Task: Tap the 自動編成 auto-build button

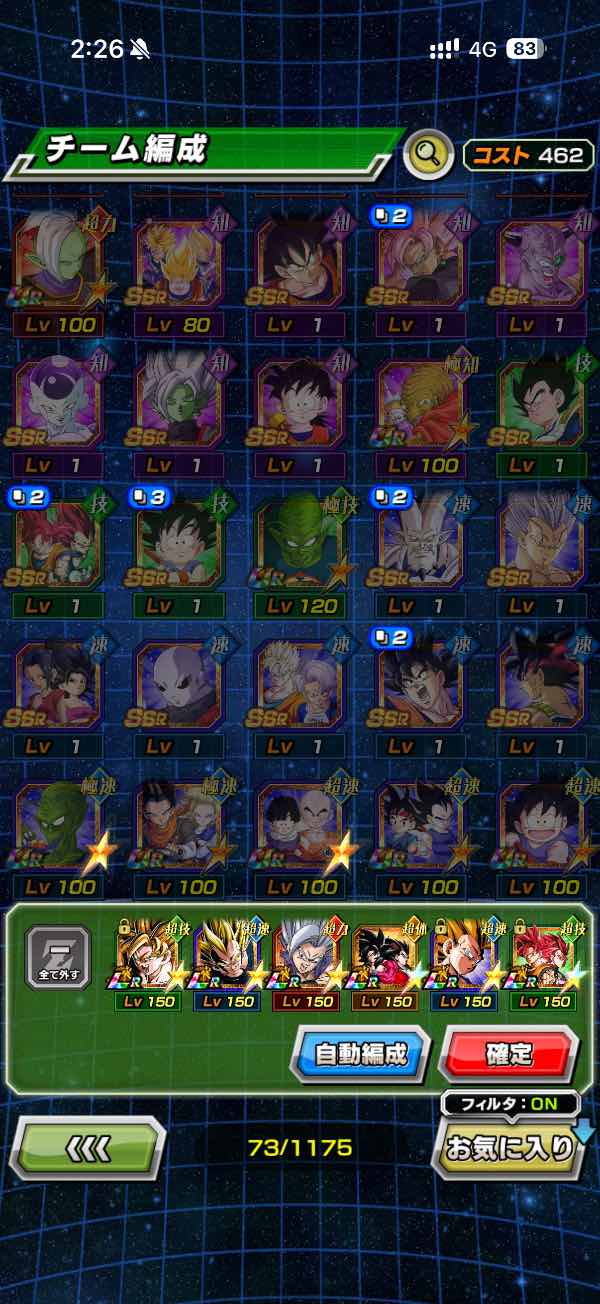Action: (361, 1053)
